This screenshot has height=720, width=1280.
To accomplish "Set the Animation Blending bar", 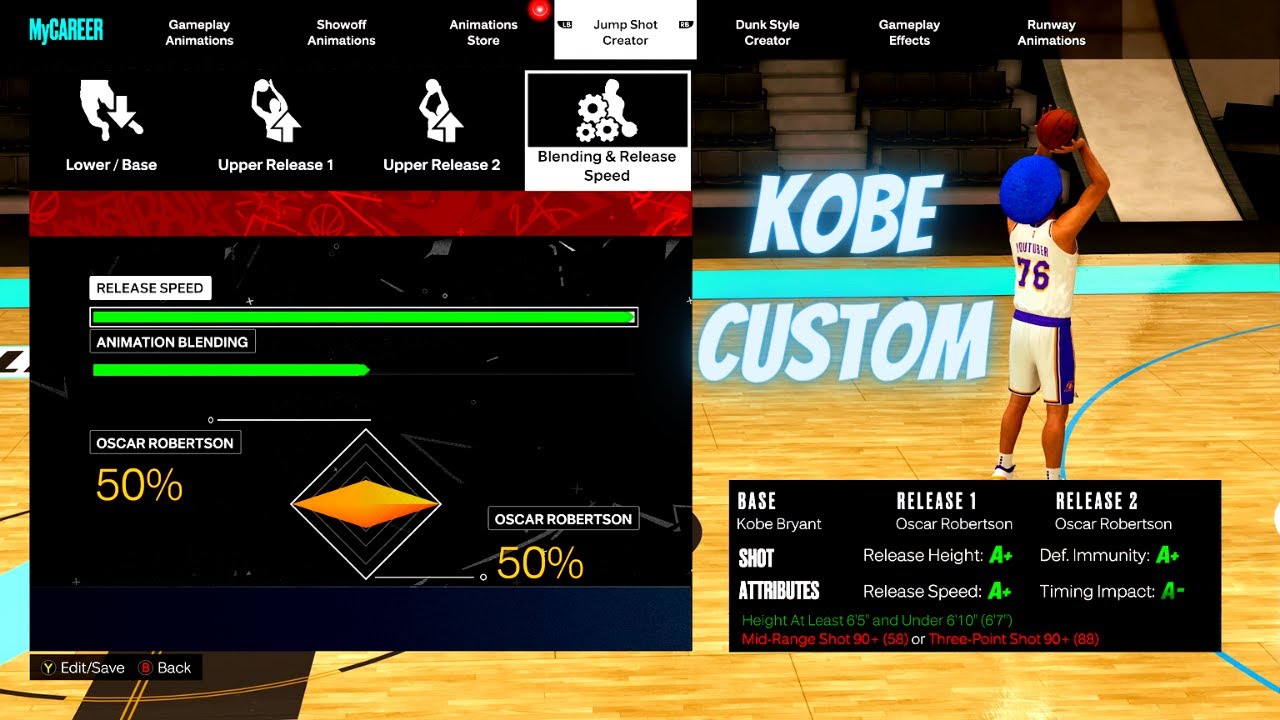I will coord(363,370).
